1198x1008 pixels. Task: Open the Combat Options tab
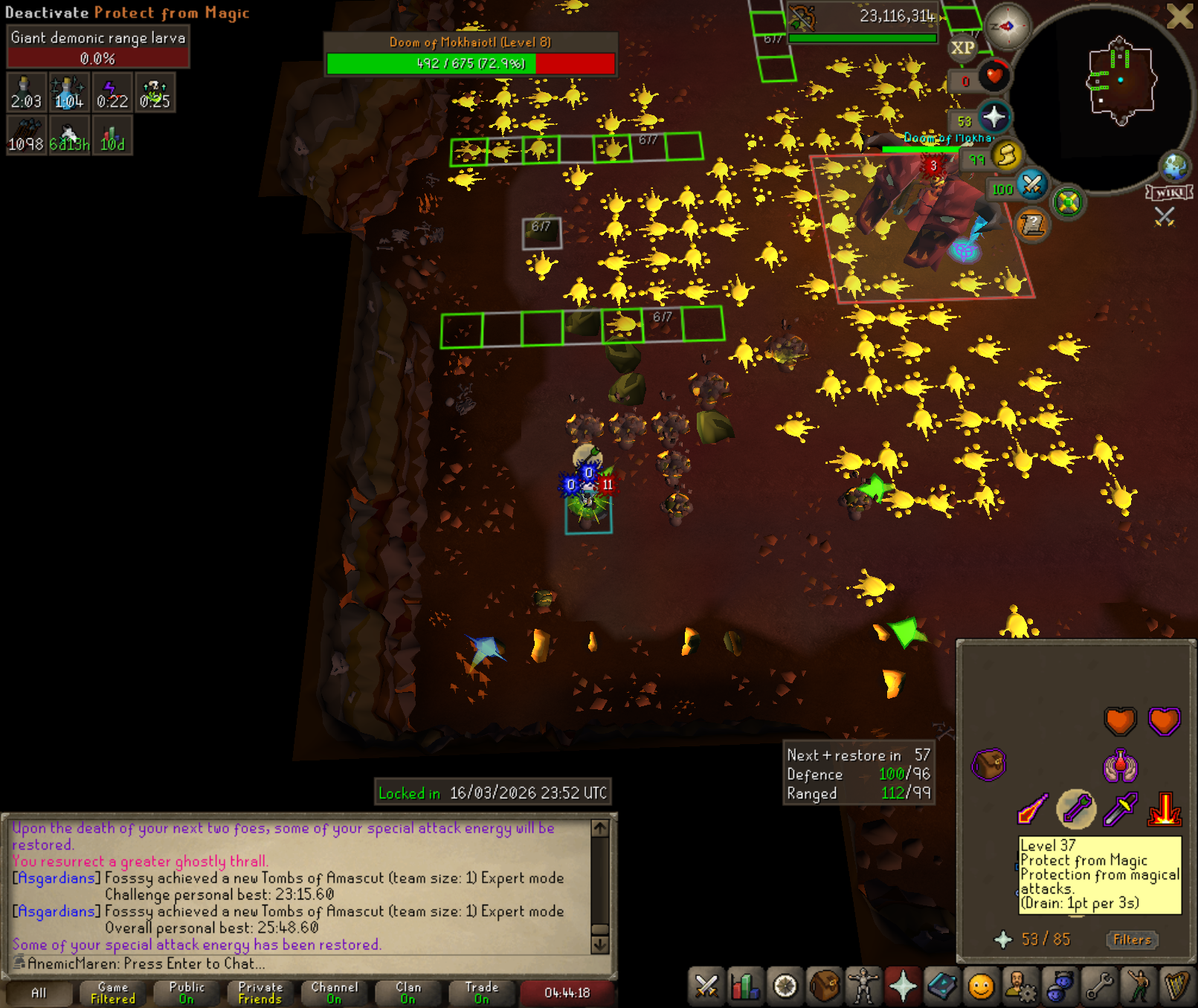[706, 986]
